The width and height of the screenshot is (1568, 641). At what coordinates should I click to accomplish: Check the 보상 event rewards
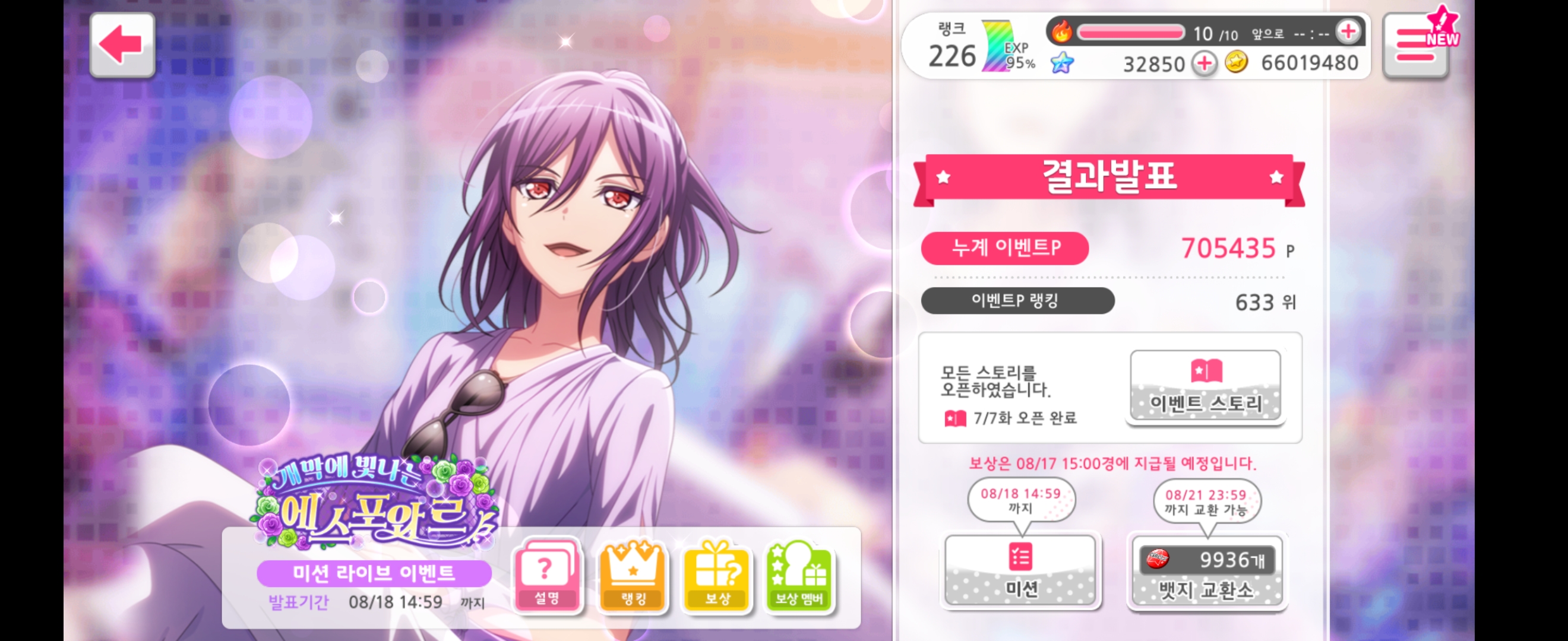[x=717, y=575]
